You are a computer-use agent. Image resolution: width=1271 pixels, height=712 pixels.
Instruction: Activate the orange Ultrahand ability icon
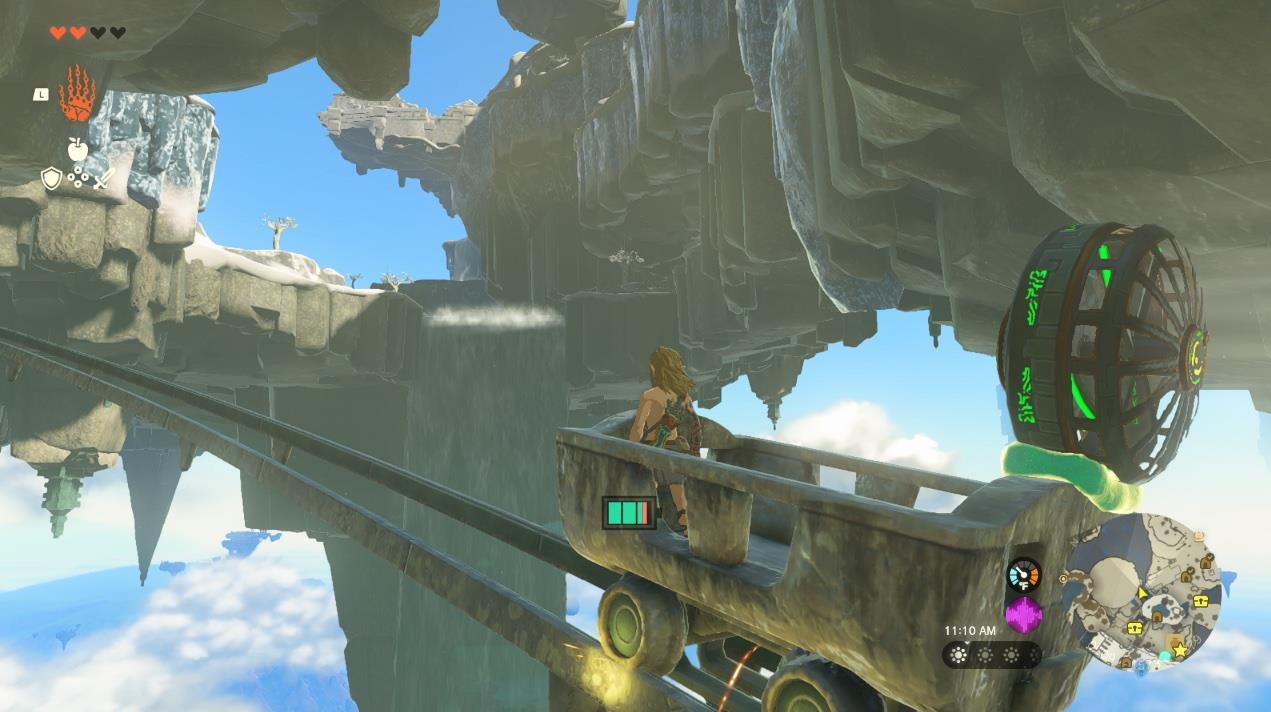coord(77,94)
